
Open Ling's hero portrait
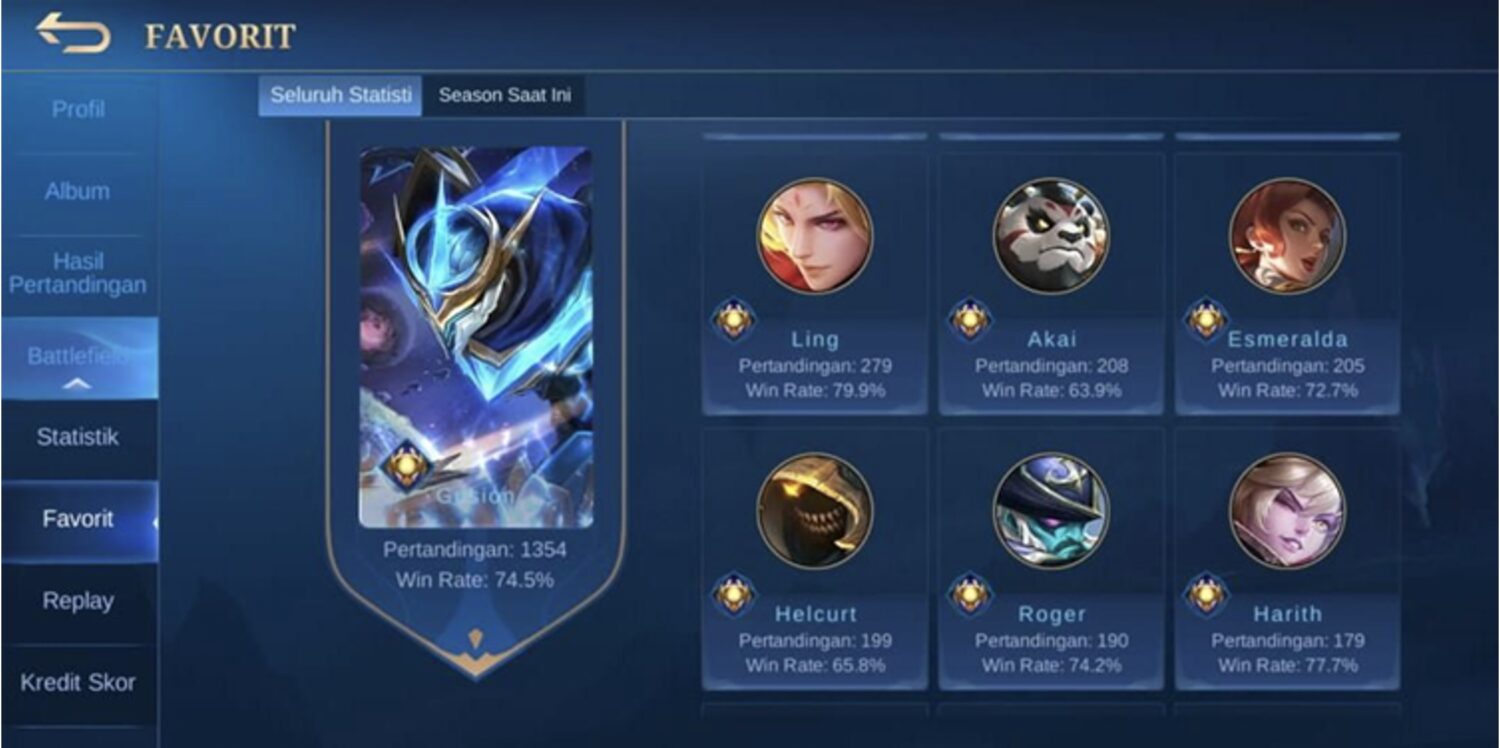point(816,235)
